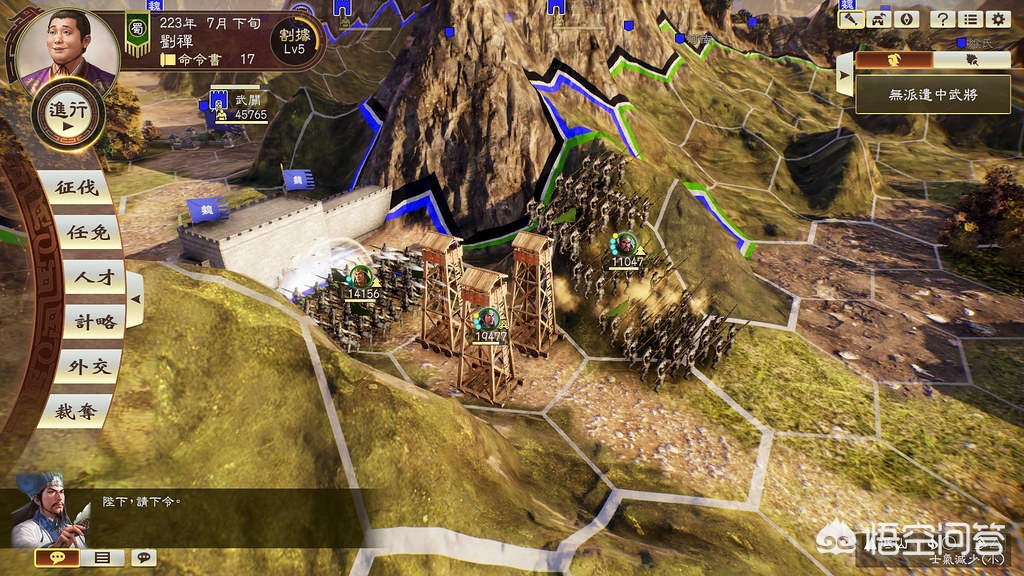
Task: Switch to the feather fan tab
Action: tap(971, 60)
